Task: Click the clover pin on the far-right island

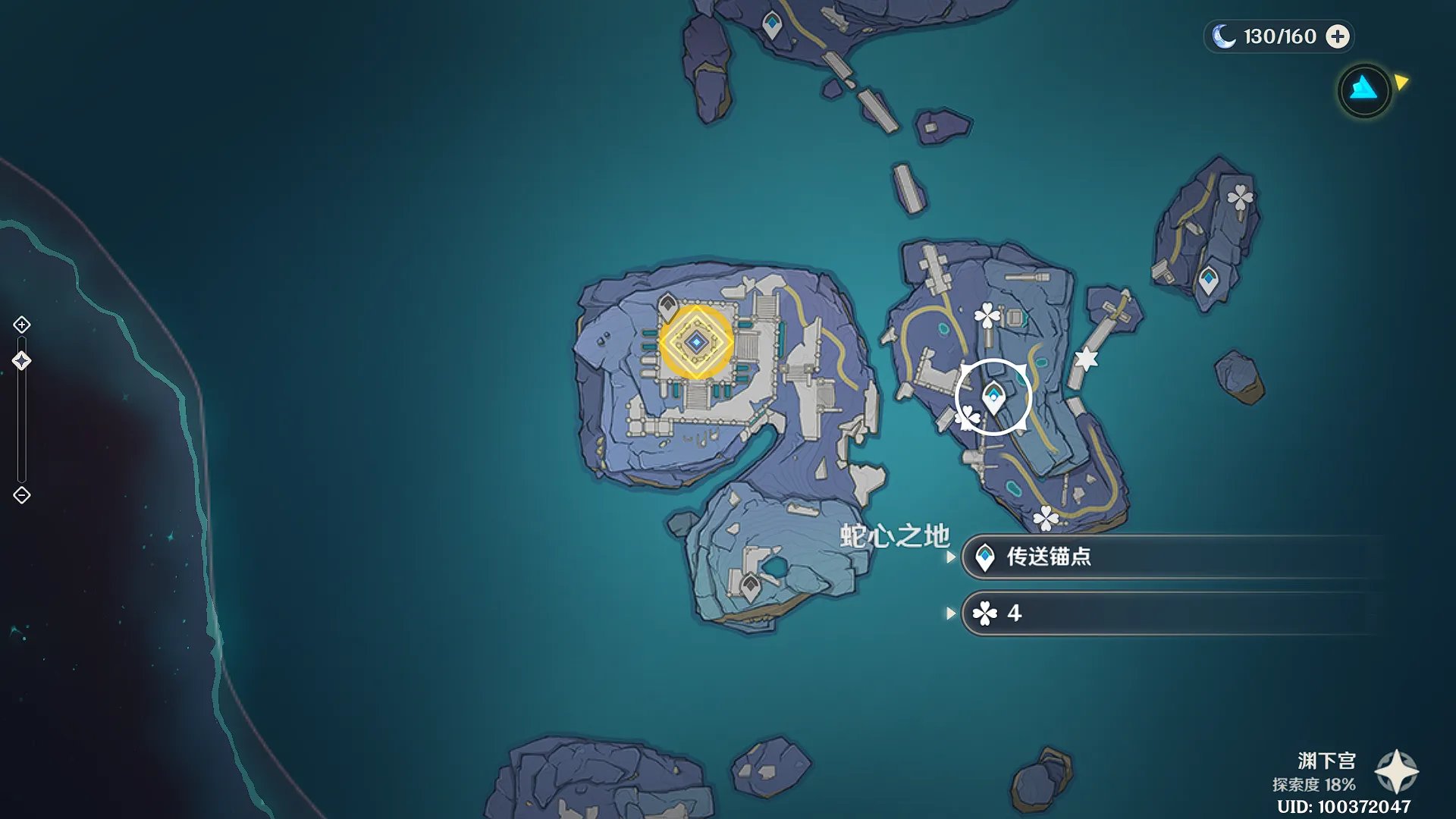Action: pos(1240,199)
